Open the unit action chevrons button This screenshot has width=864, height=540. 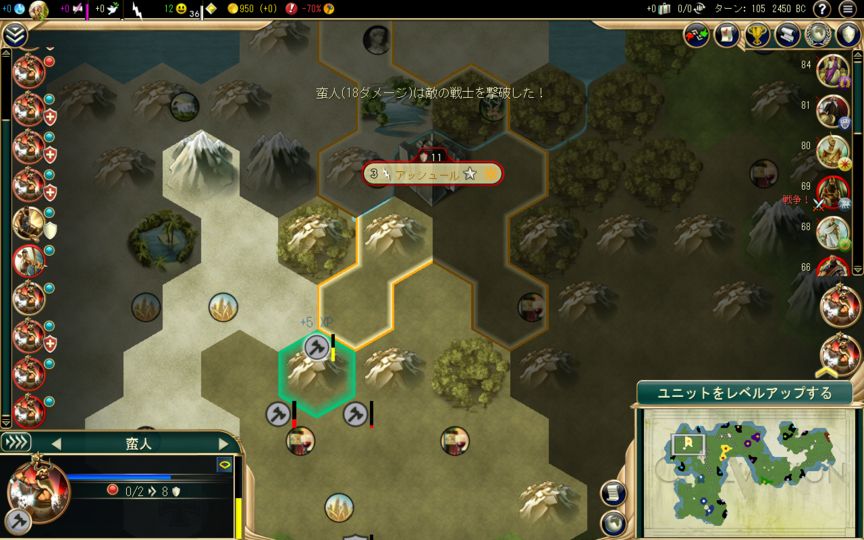pos(16,442)
